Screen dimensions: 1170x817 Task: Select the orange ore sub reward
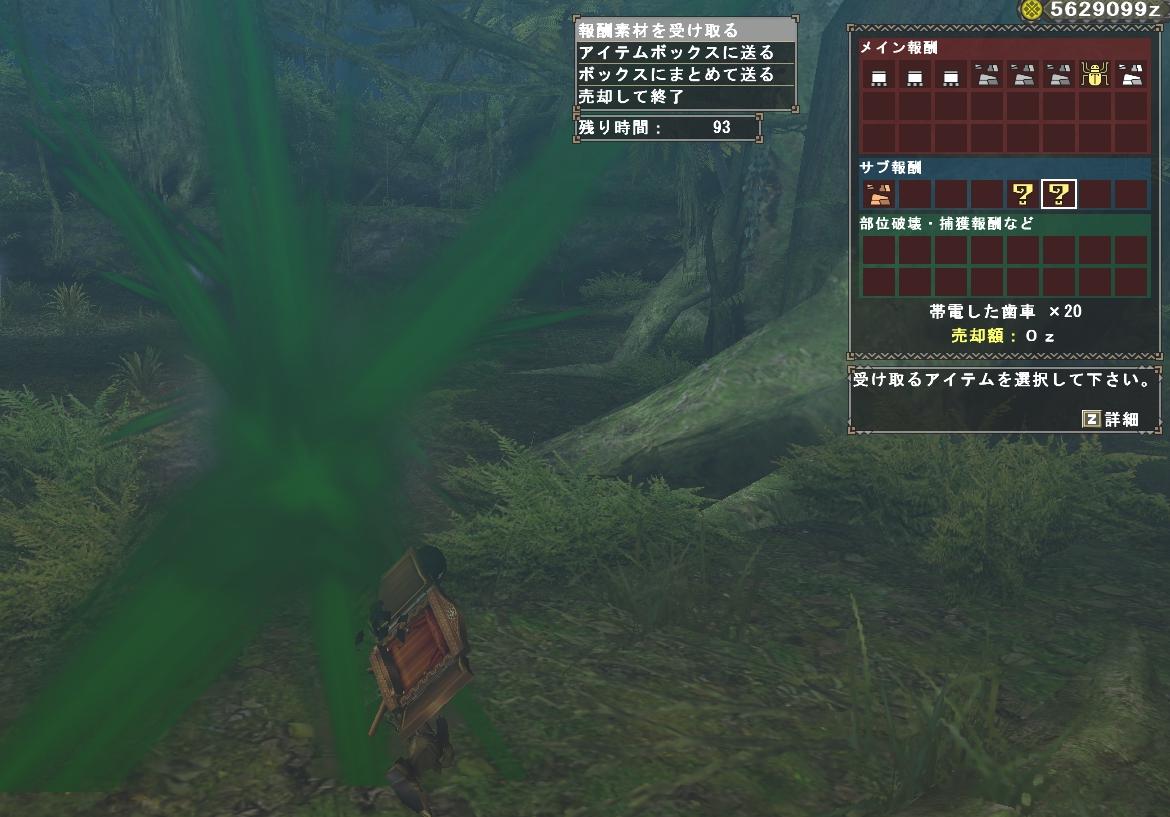pos(879,194)
